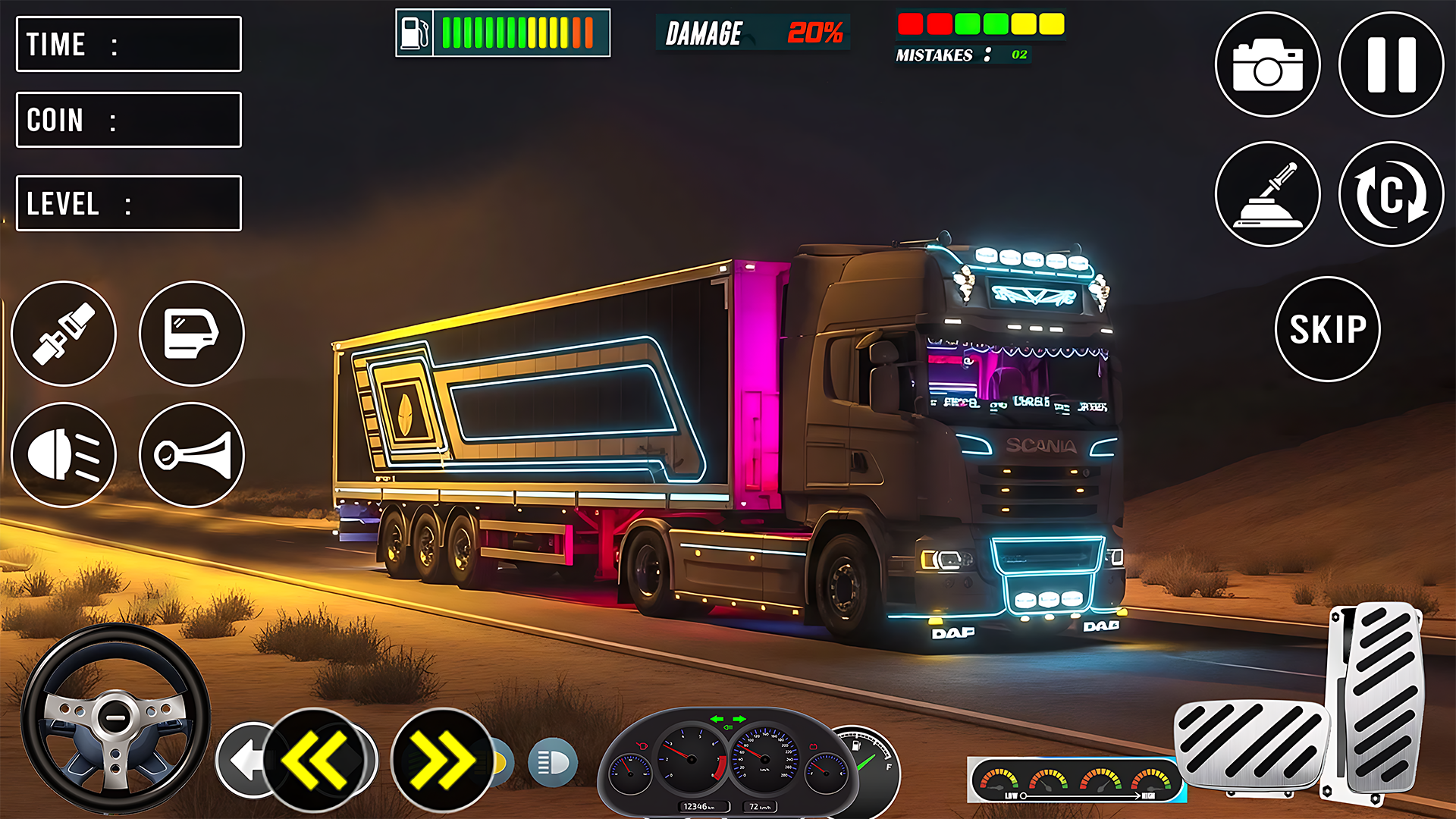Click the MISTAKES counter display
The image size is (1456, 819).
[x=961, y=54]
